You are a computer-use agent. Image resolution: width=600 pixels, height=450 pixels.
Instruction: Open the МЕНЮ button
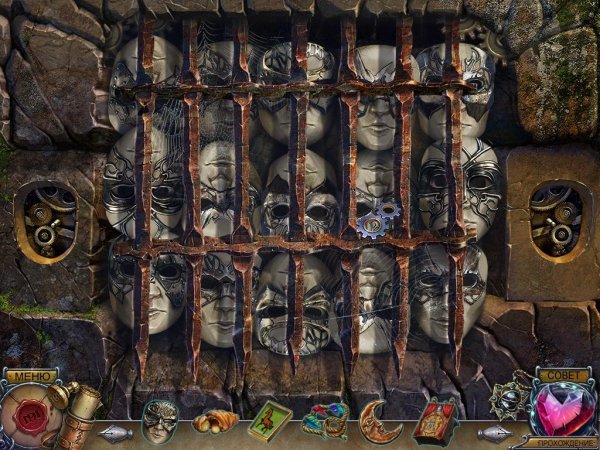pyautogui.click(x=31, y=377)
